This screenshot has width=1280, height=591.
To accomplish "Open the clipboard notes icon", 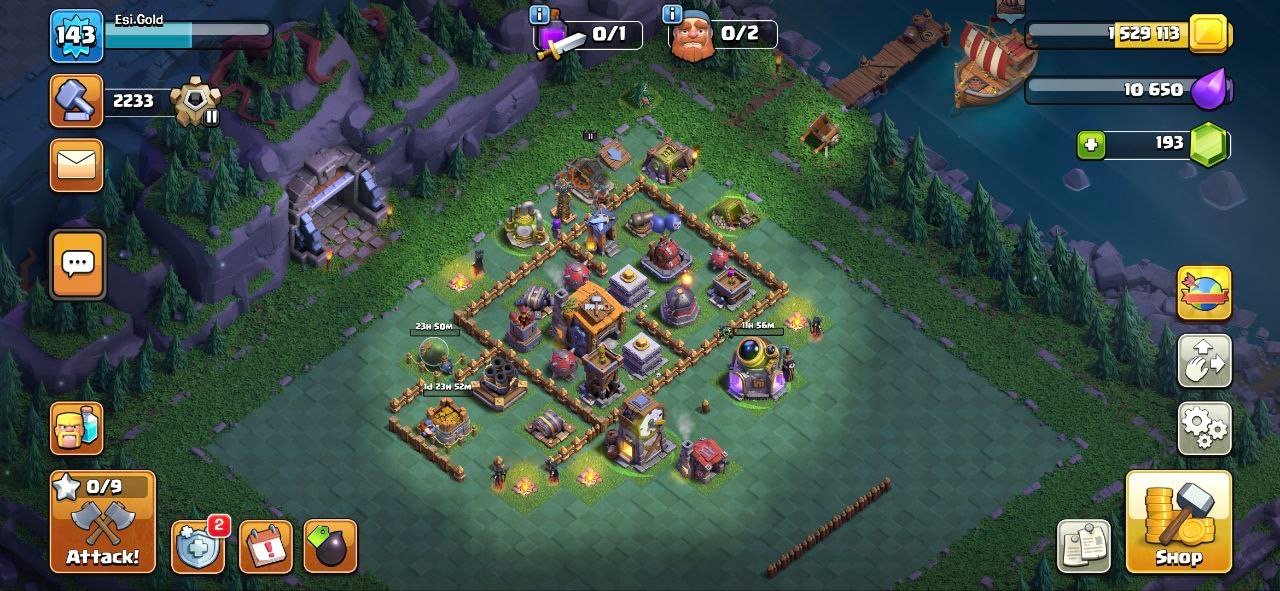I will (1084, 546).
